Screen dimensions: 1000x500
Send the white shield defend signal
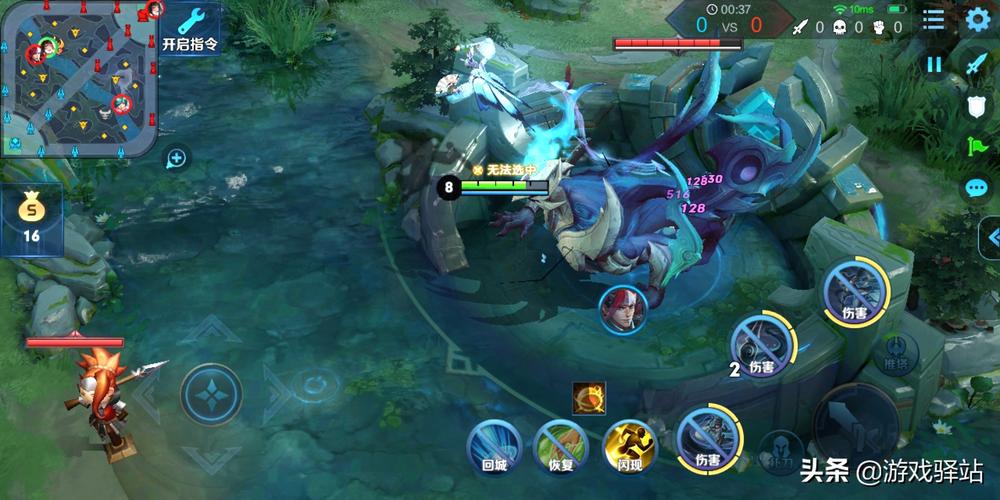976,105
